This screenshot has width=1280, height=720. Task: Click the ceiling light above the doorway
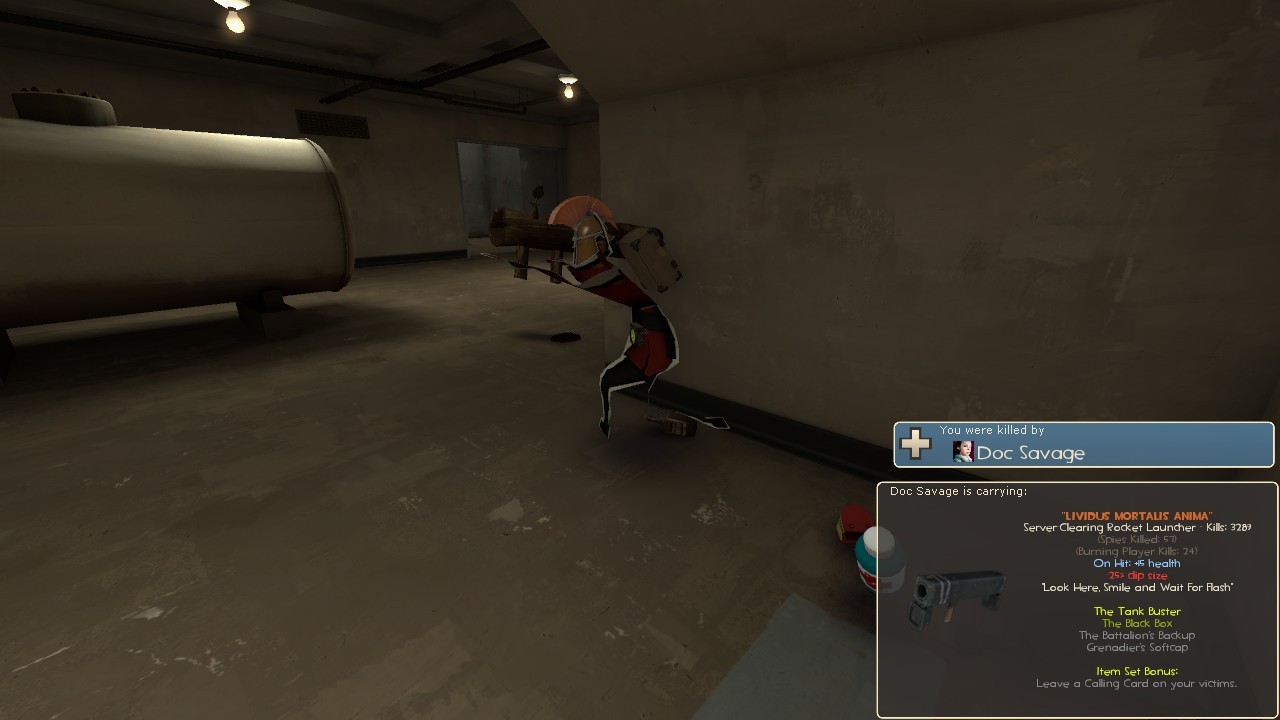point(567,84)
